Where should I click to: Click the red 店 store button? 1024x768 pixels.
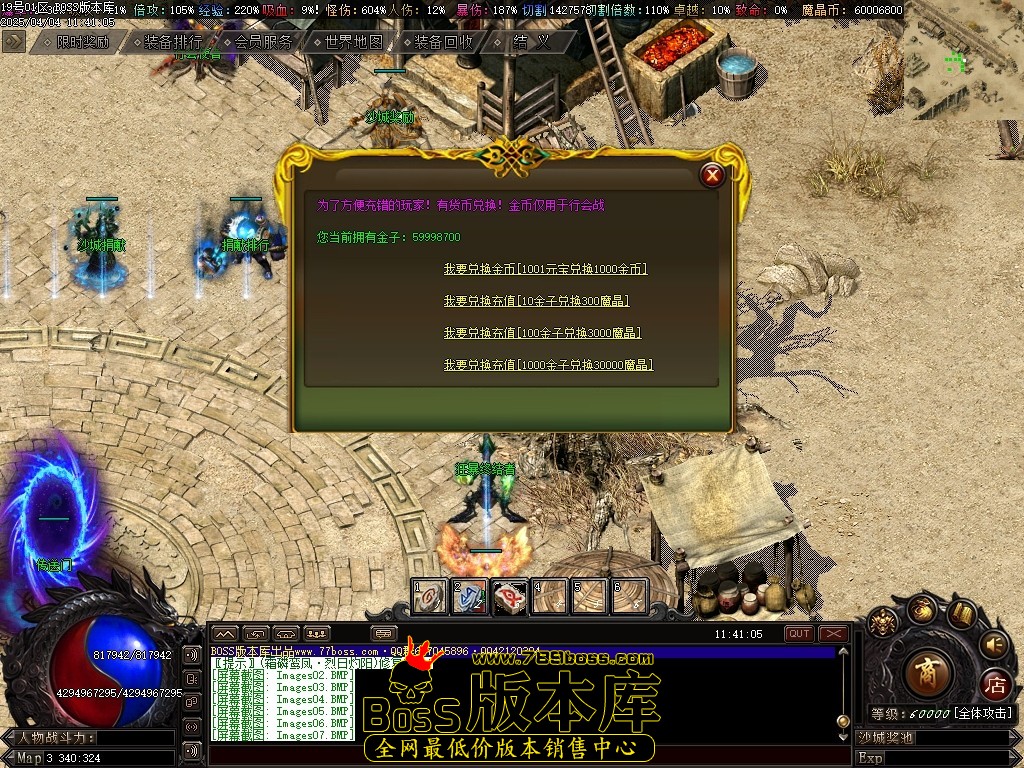pos(995,685)
